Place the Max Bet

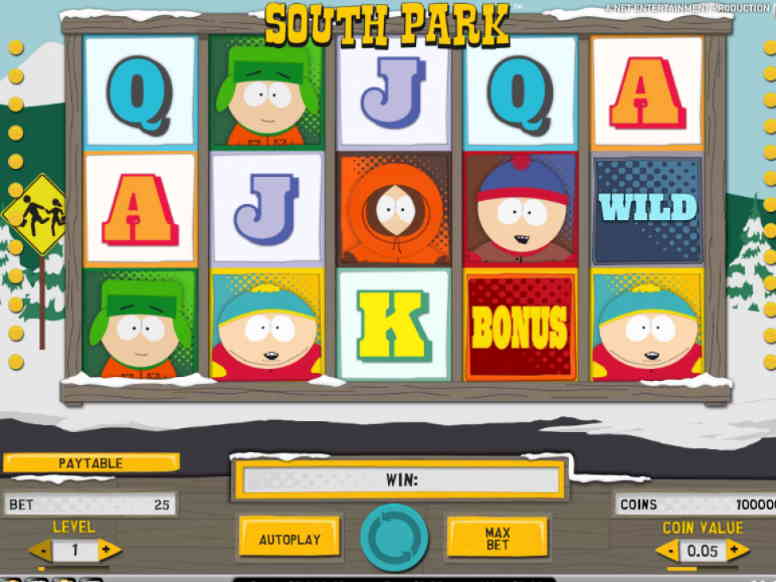coord(497,538)
